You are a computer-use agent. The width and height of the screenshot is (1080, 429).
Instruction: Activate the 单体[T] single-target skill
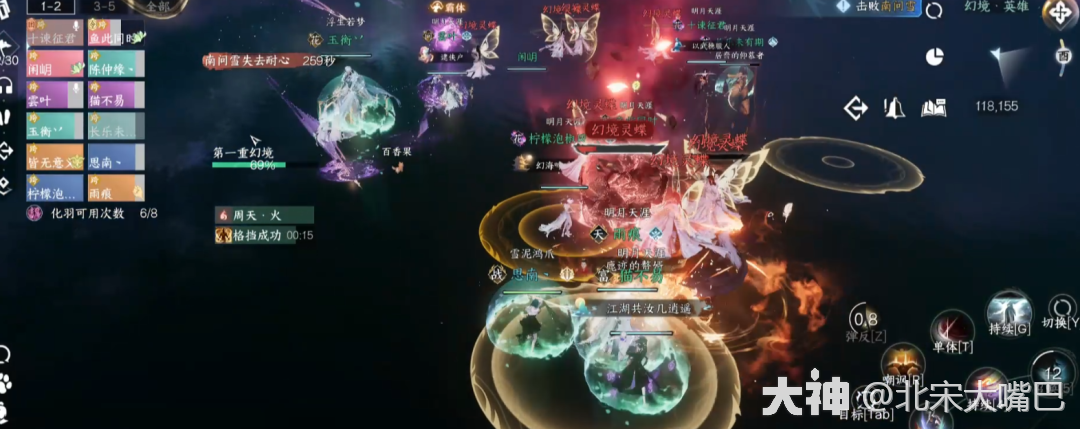pyautogui.click(x=952, y=328)
